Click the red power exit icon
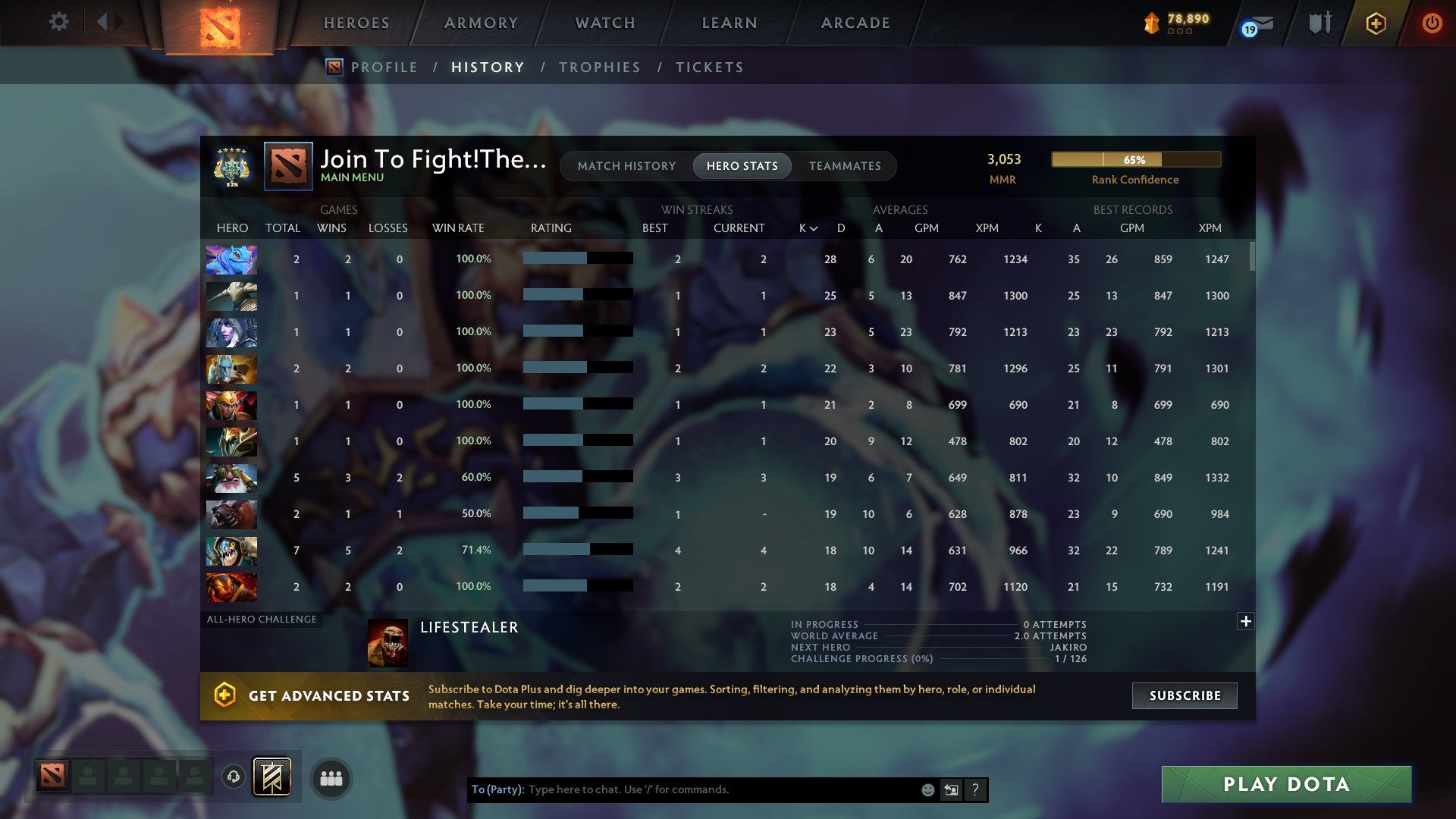Image resolution: width=1456 pixels, height=819 pixels. click(1432, 23)
